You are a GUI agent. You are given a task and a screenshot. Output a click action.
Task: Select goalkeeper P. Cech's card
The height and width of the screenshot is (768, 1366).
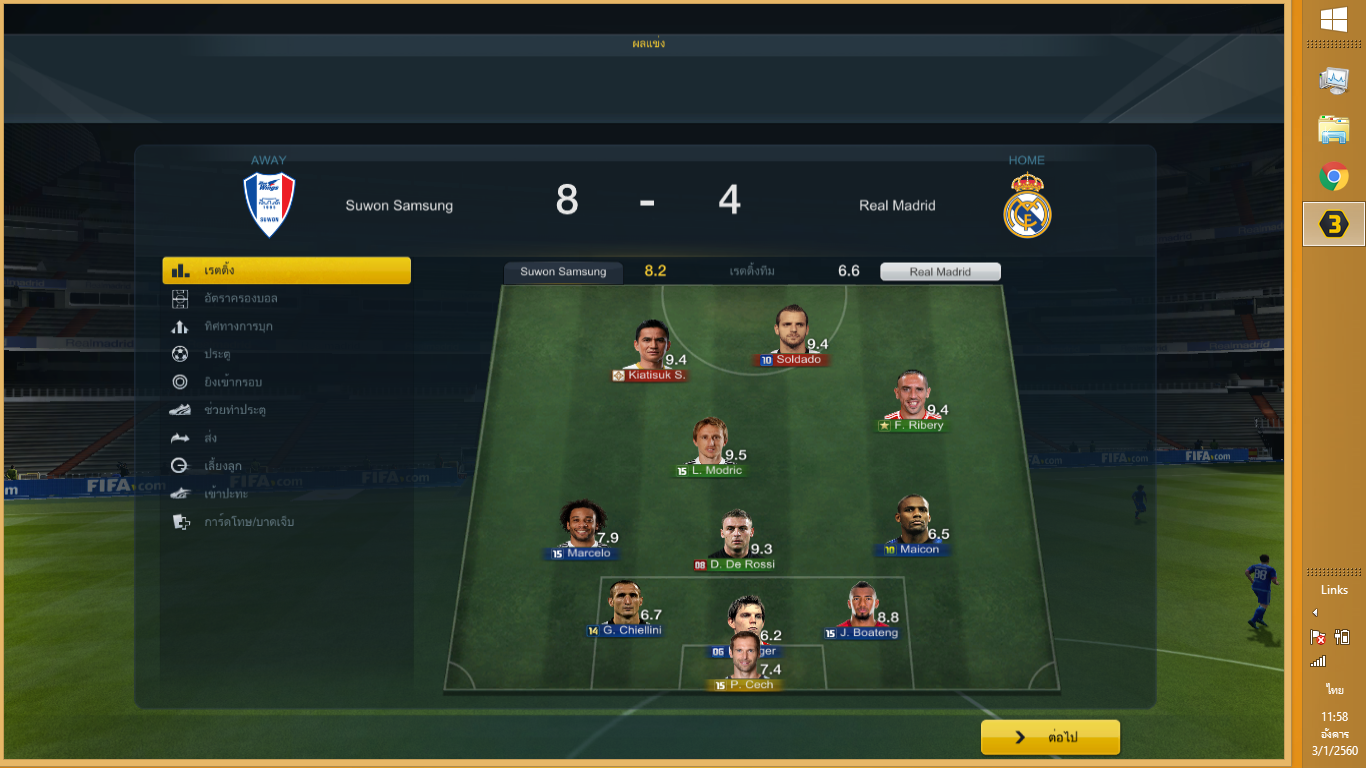coord(744,661)
